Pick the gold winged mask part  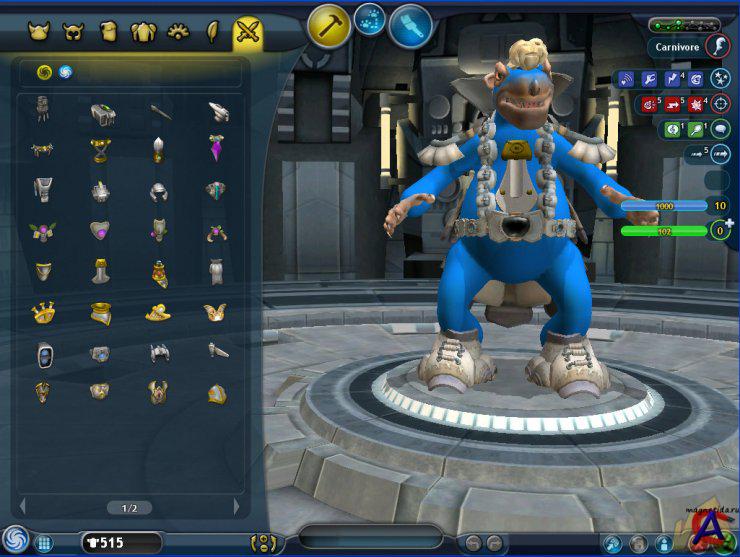coord(217,312)
